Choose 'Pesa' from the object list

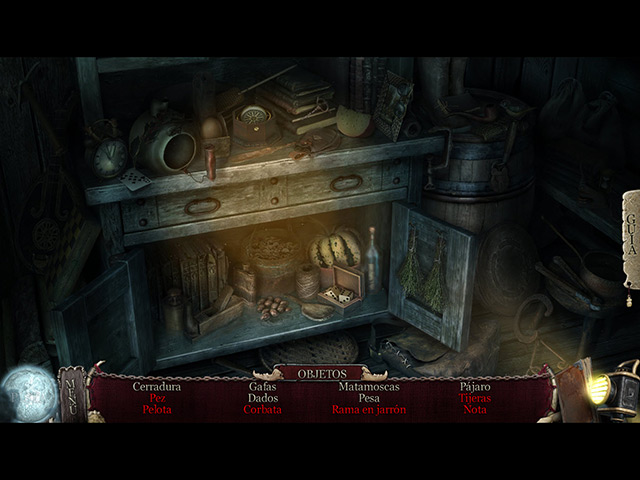369,397
